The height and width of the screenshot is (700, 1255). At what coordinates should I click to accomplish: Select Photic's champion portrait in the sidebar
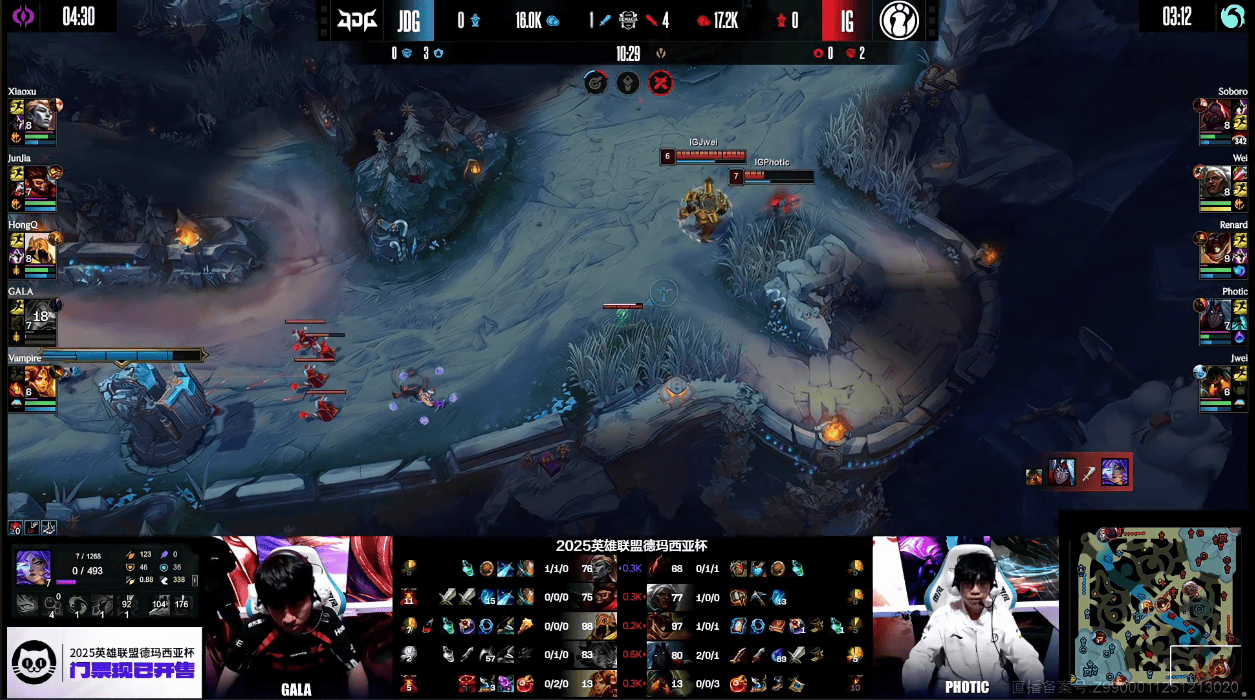pos(1215,315)
